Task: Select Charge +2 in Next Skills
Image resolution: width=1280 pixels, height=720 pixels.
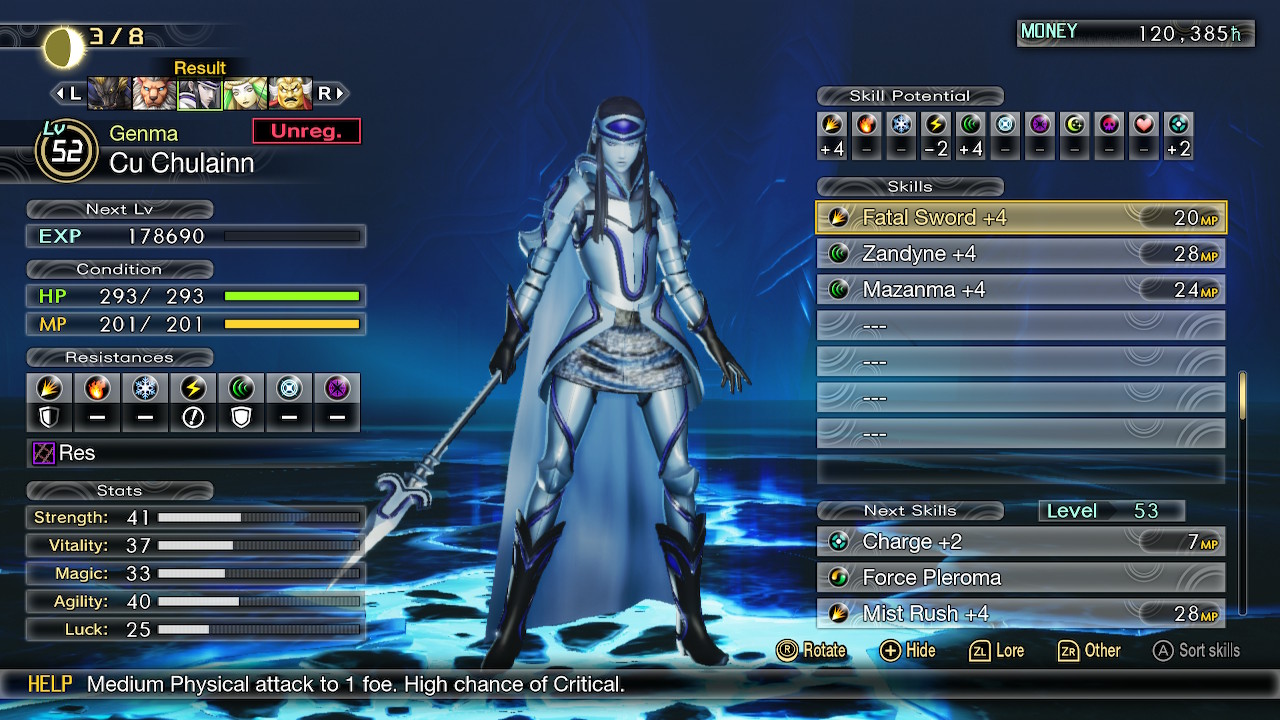Action: pyautogui.click(x=1020, y=542)
